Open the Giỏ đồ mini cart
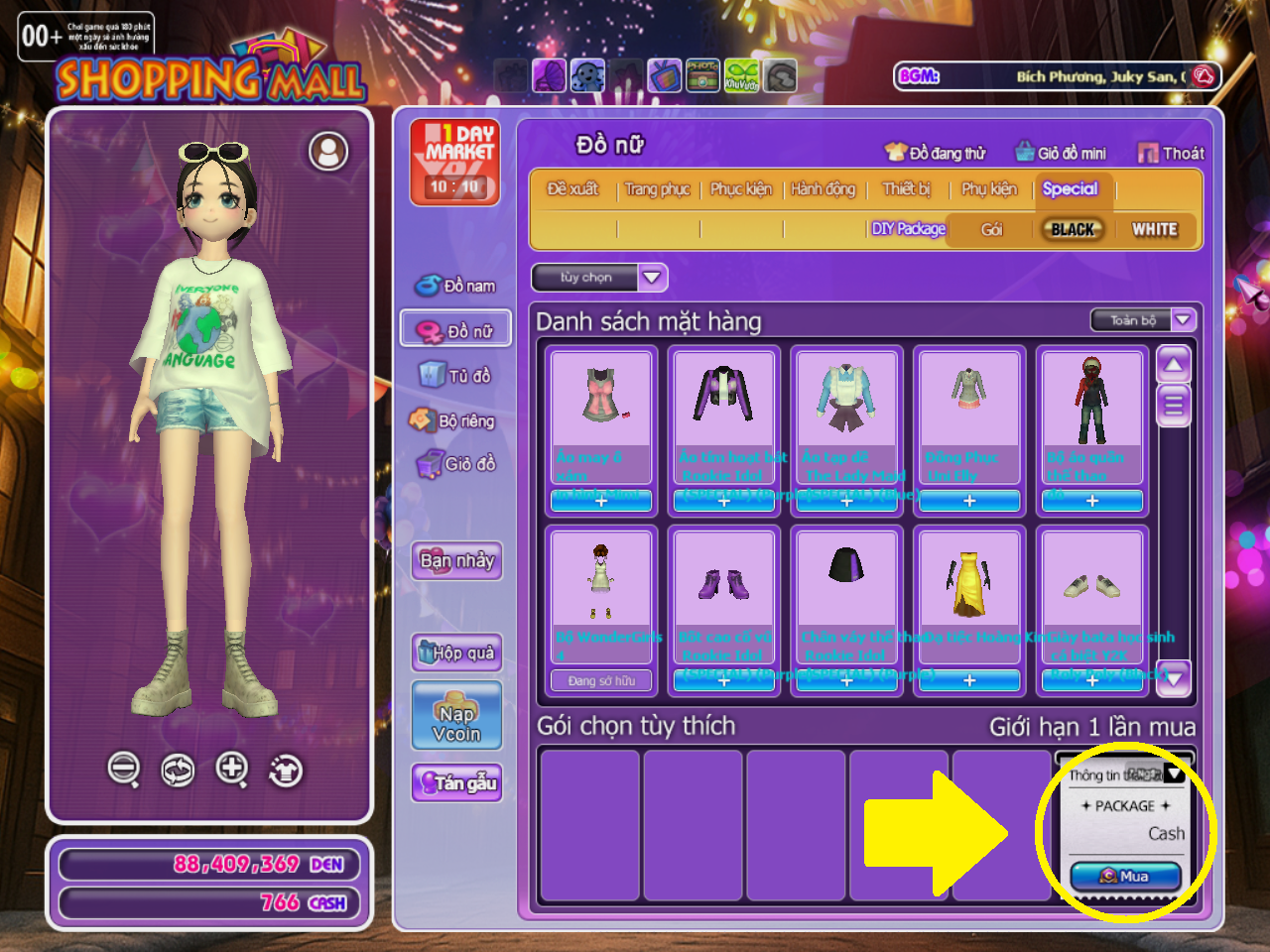 click(1061, 153)
